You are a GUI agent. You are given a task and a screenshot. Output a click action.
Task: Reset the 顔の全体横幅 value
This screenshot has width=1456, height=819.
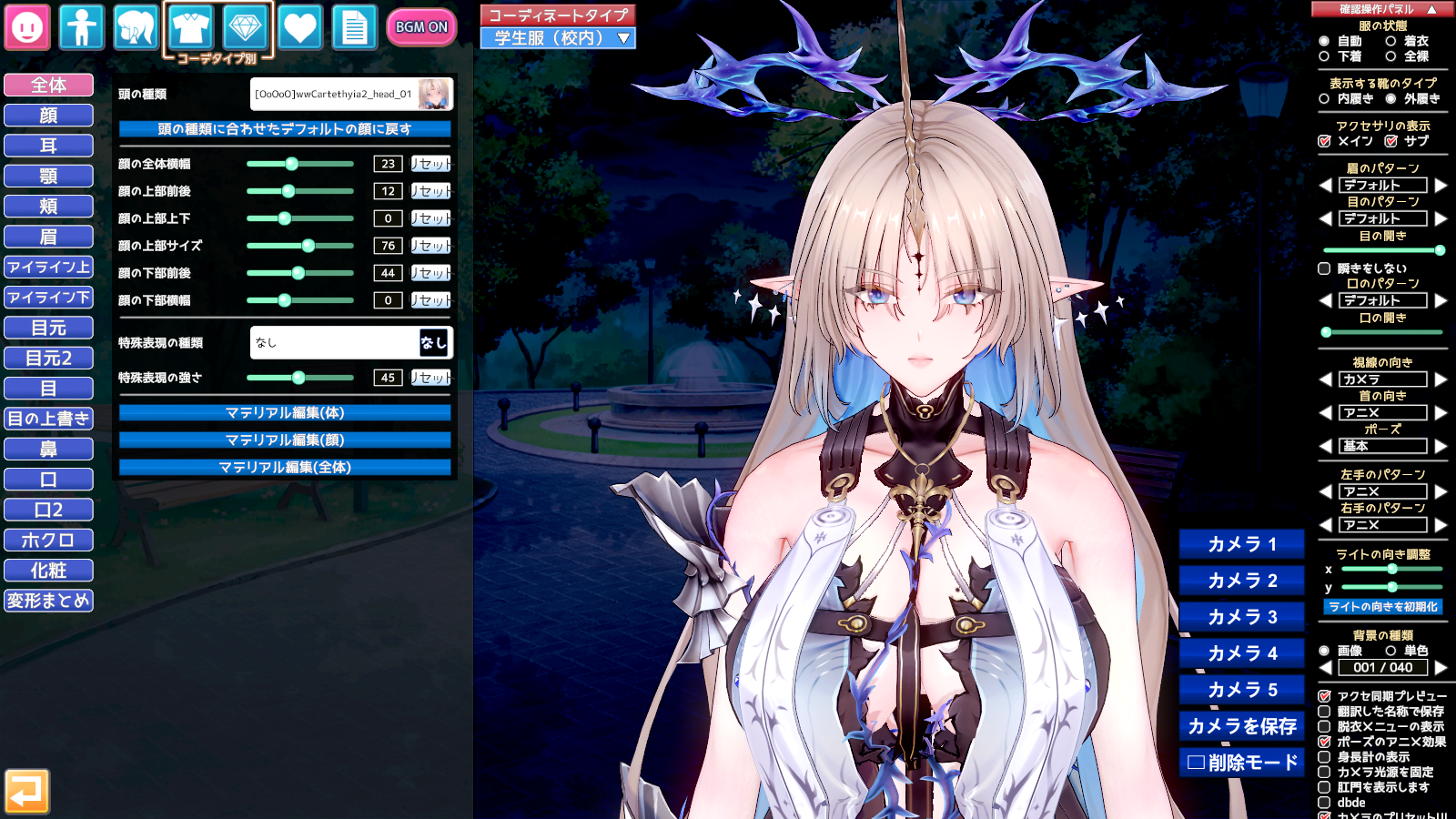point(430,164)
